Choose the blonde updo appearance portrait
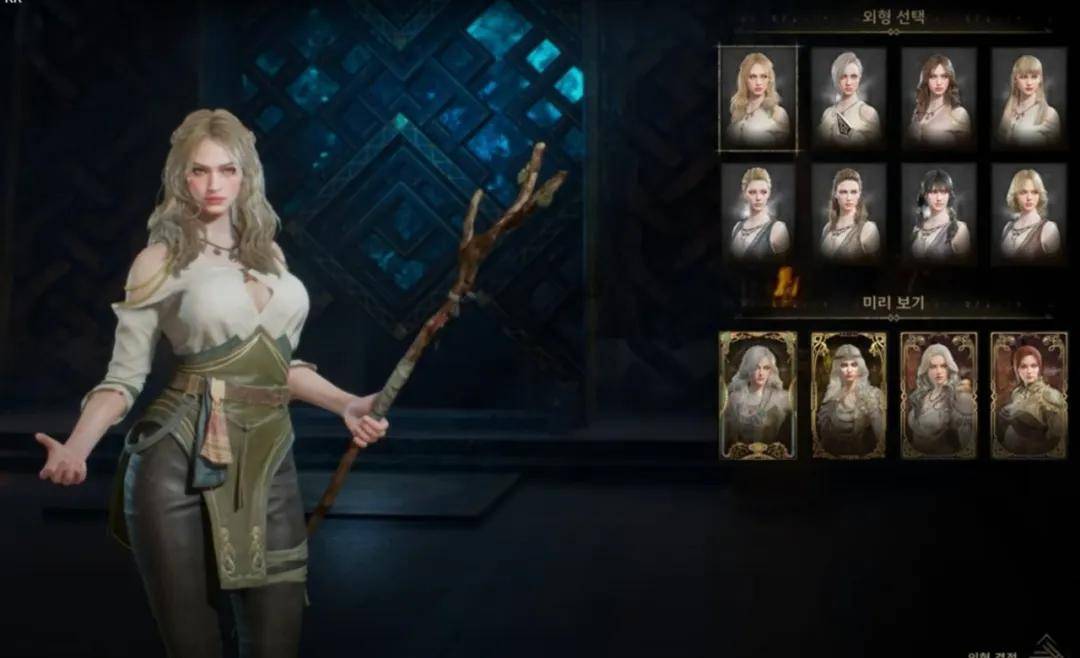This screenshot has height=658, width=1080. tap(759, 213)
